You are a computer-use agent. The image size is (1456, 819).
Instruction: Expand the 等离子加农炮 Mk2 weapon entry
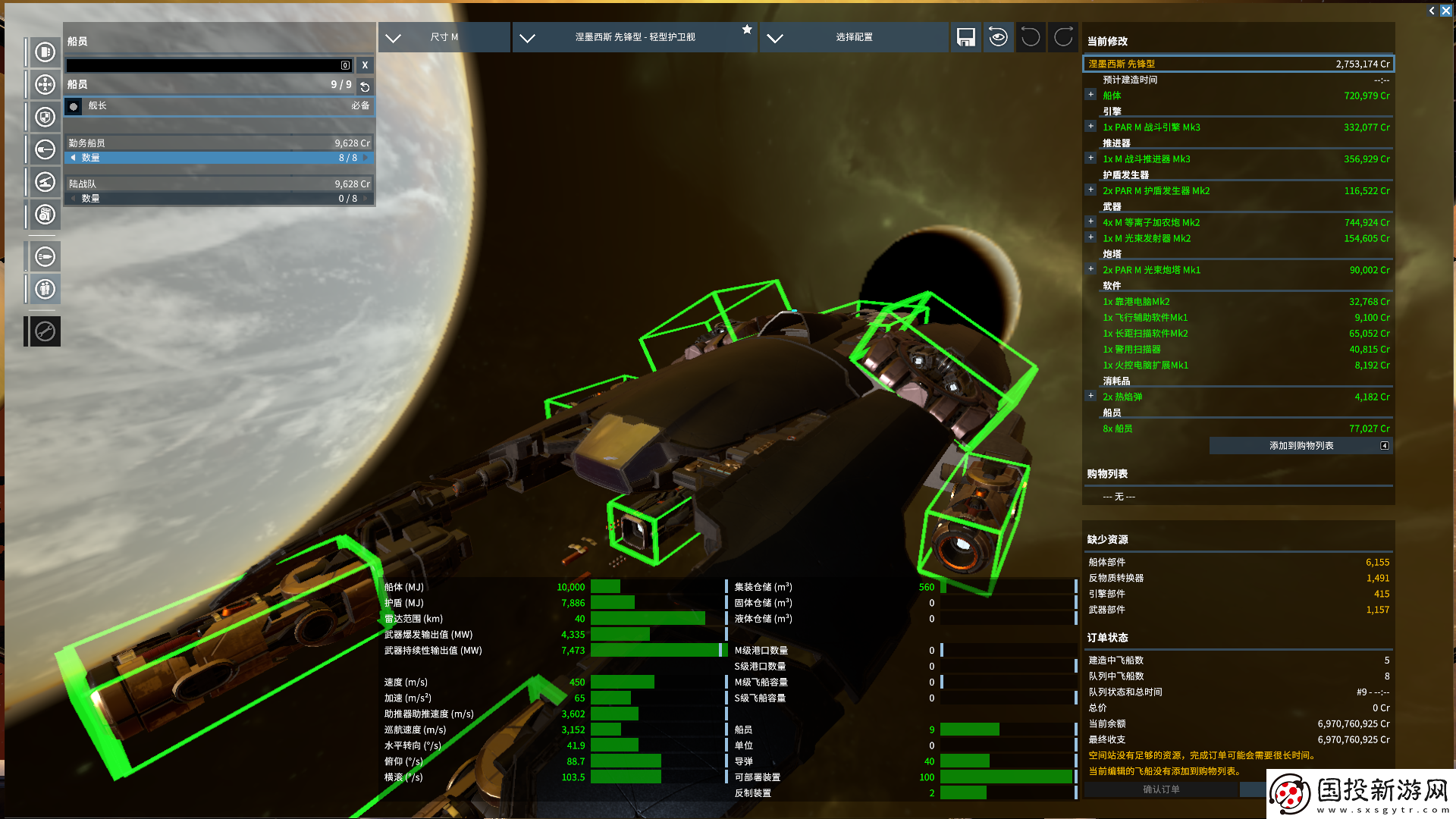pos(1090,221)
